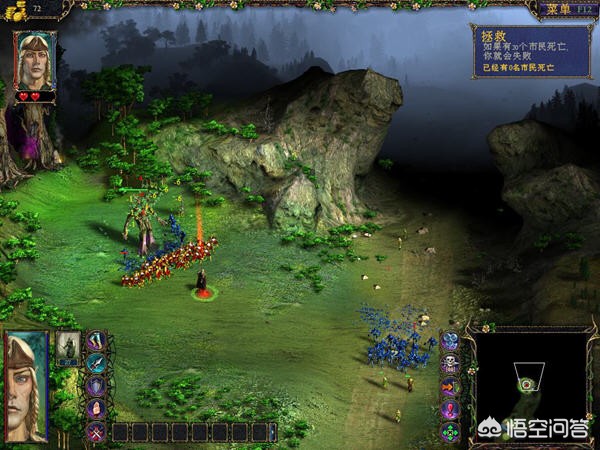Select the green four-arrows button
The width and height of the screenshot is (600, 450).
pos(450,432)
